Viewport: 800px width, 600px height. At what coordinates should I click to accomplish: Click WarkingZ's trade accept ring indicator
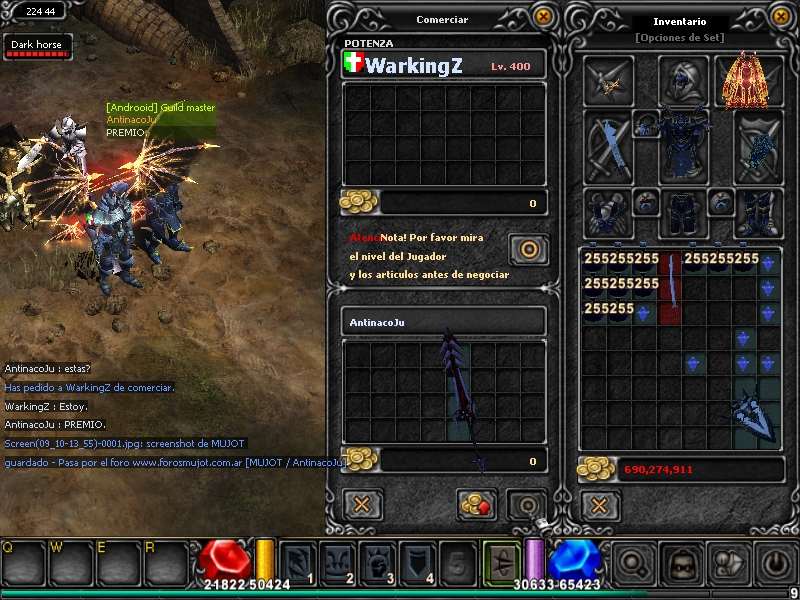point(528,248)
